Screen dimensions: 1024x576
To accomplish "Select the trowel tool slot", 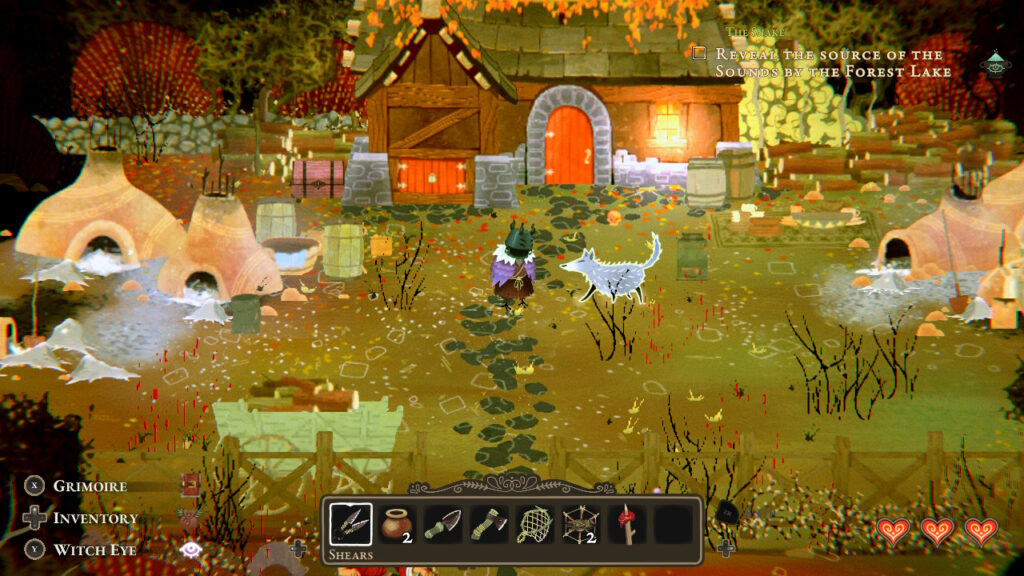I will (443, 524).
